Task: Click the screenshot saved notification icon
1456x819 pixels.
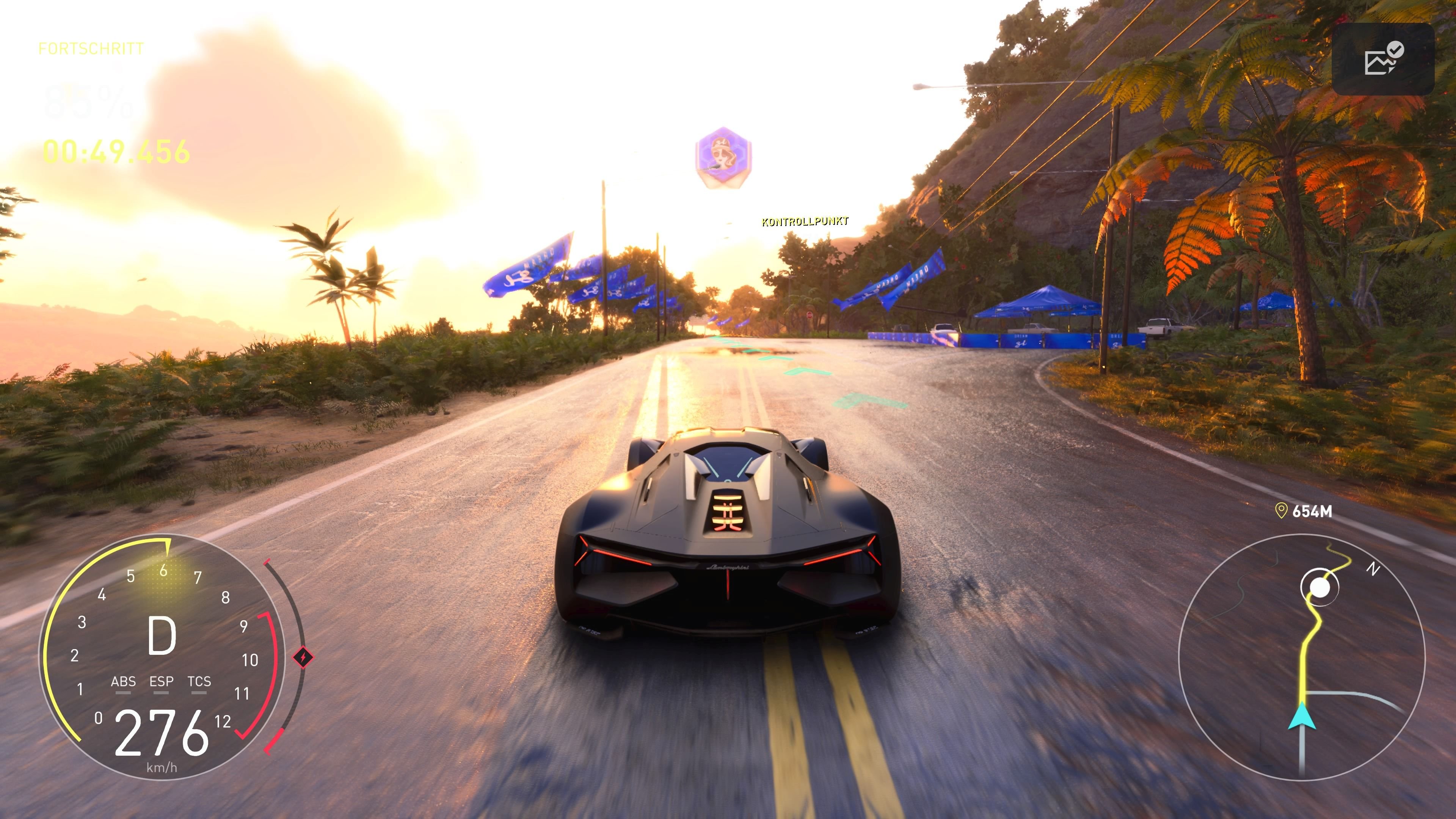Action: pyautogui.click(x=1383, y=59)
